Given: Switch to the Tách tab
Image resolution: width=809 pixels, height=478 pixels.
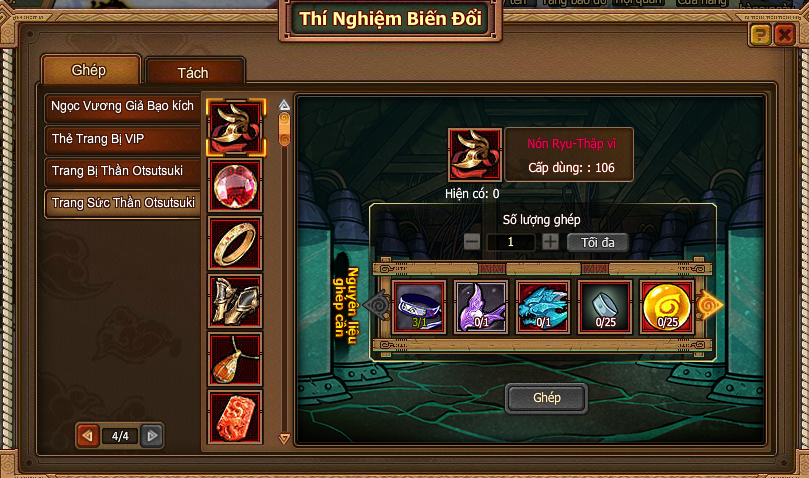Looking at the screenshot, I should pos(193,73).
